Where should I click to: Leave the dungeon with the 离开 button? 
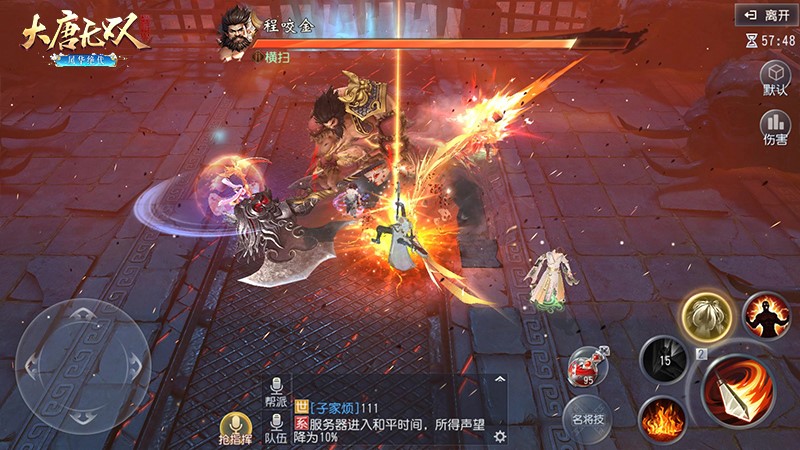765,15
